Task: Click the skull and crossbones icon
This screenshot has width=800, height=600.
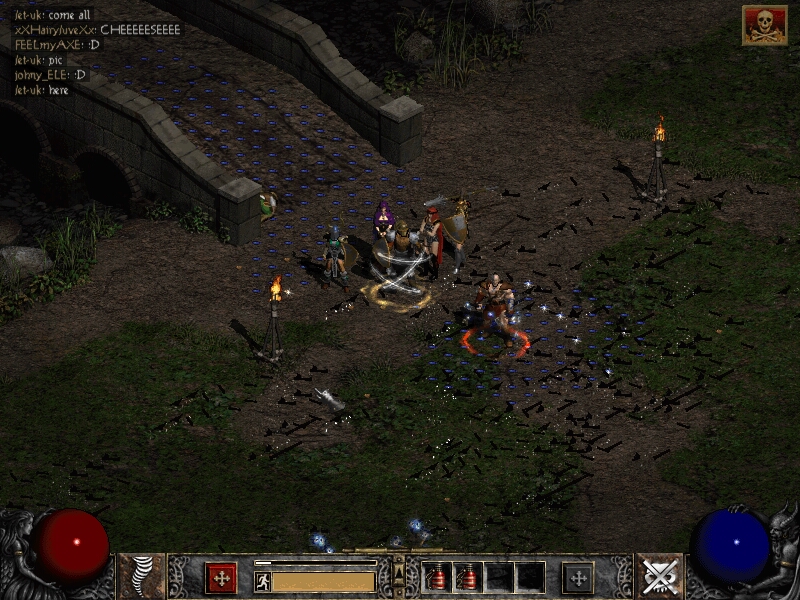Action: coord(764,25)
